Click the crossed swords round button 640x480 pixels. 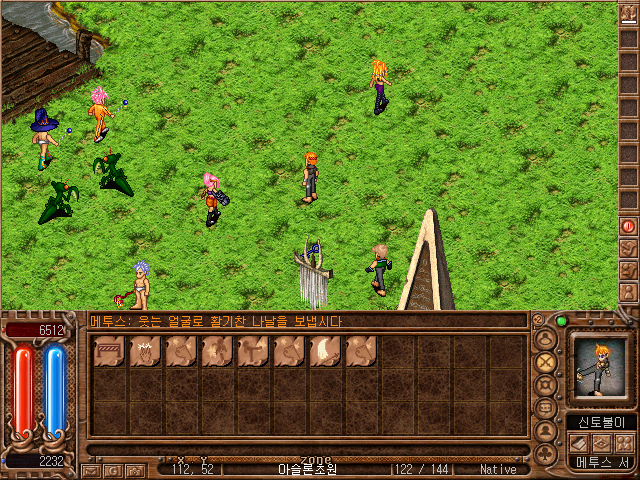click(546, 362)
